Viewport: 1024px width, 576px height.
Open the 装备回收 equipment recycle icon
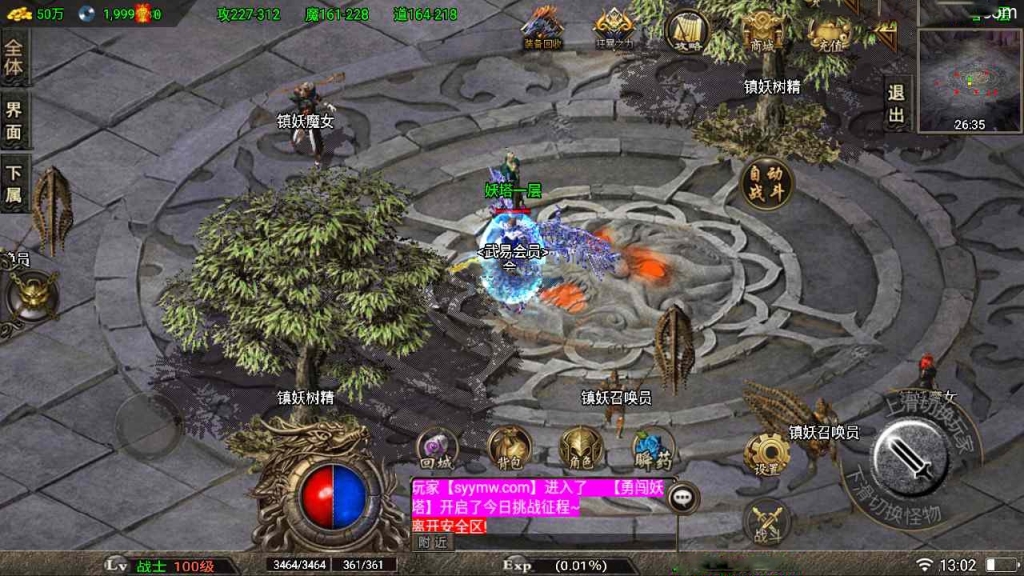(x=543, y=27)
